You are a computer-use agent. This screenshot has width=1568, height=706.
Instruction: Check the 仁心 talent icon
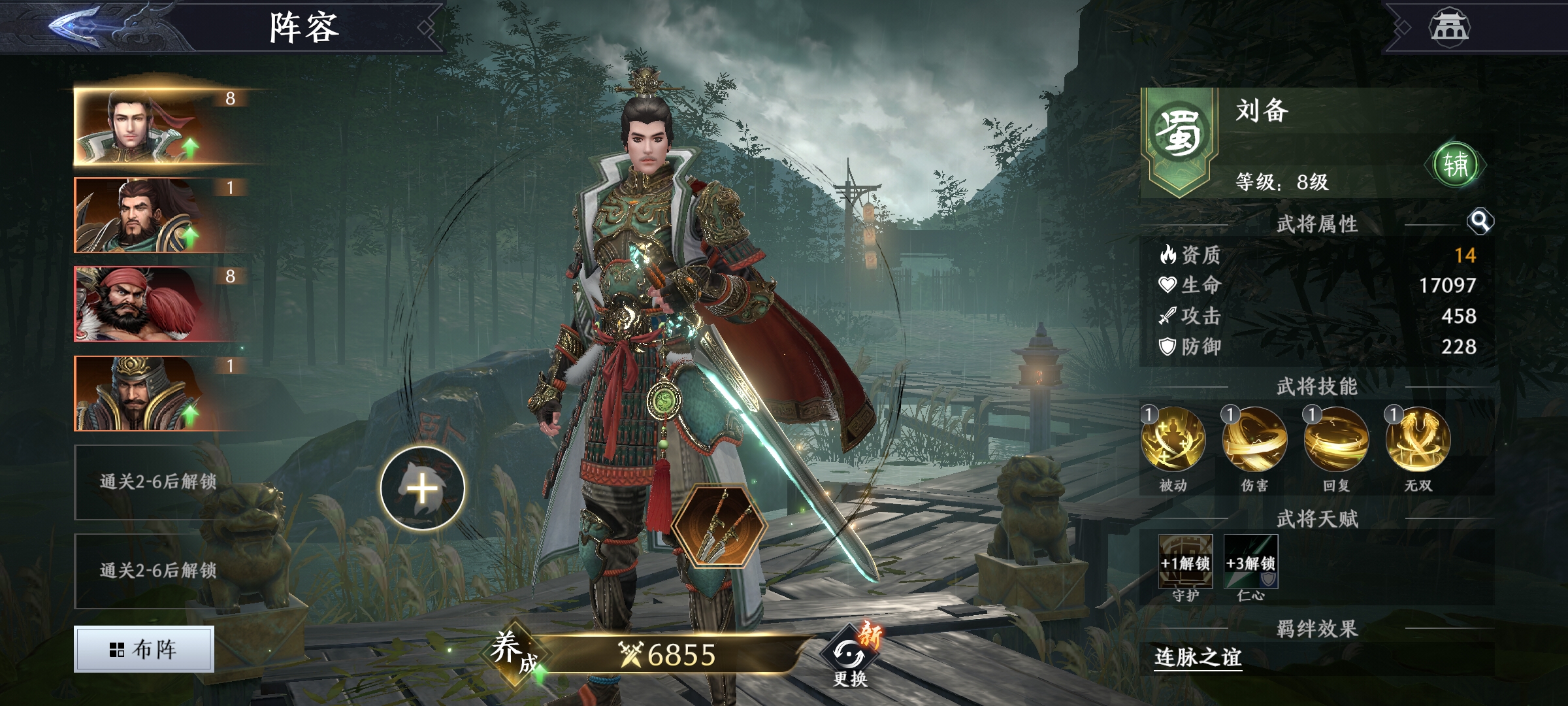click(x=1250, y=562)
